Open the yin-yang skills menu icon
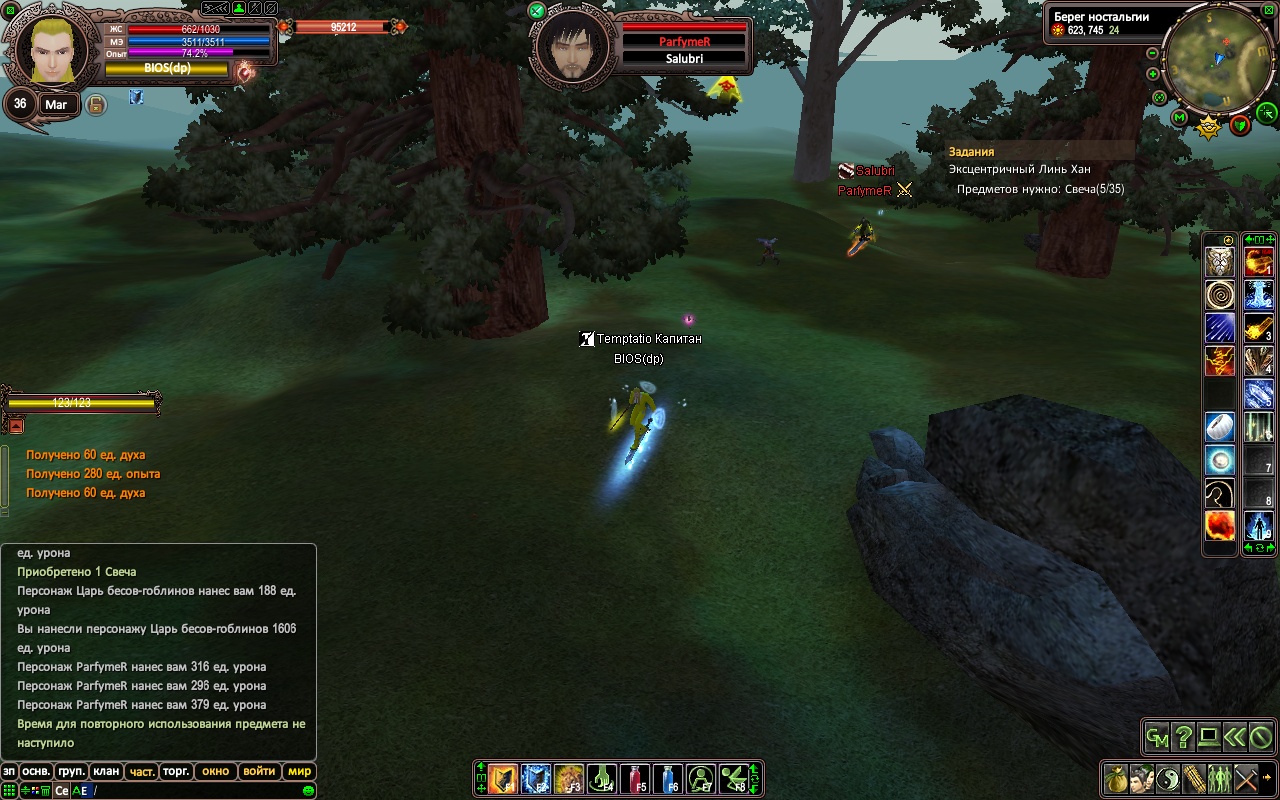 (1168, 778)
